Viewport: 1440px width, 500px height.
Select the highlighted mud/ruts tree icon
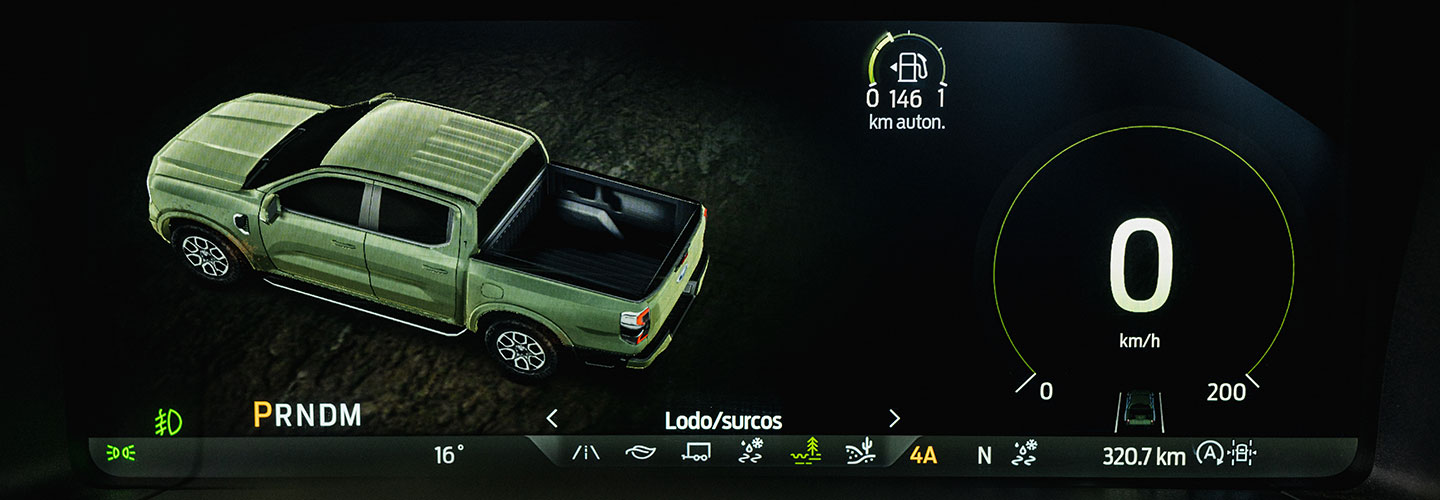coord(803,454)
